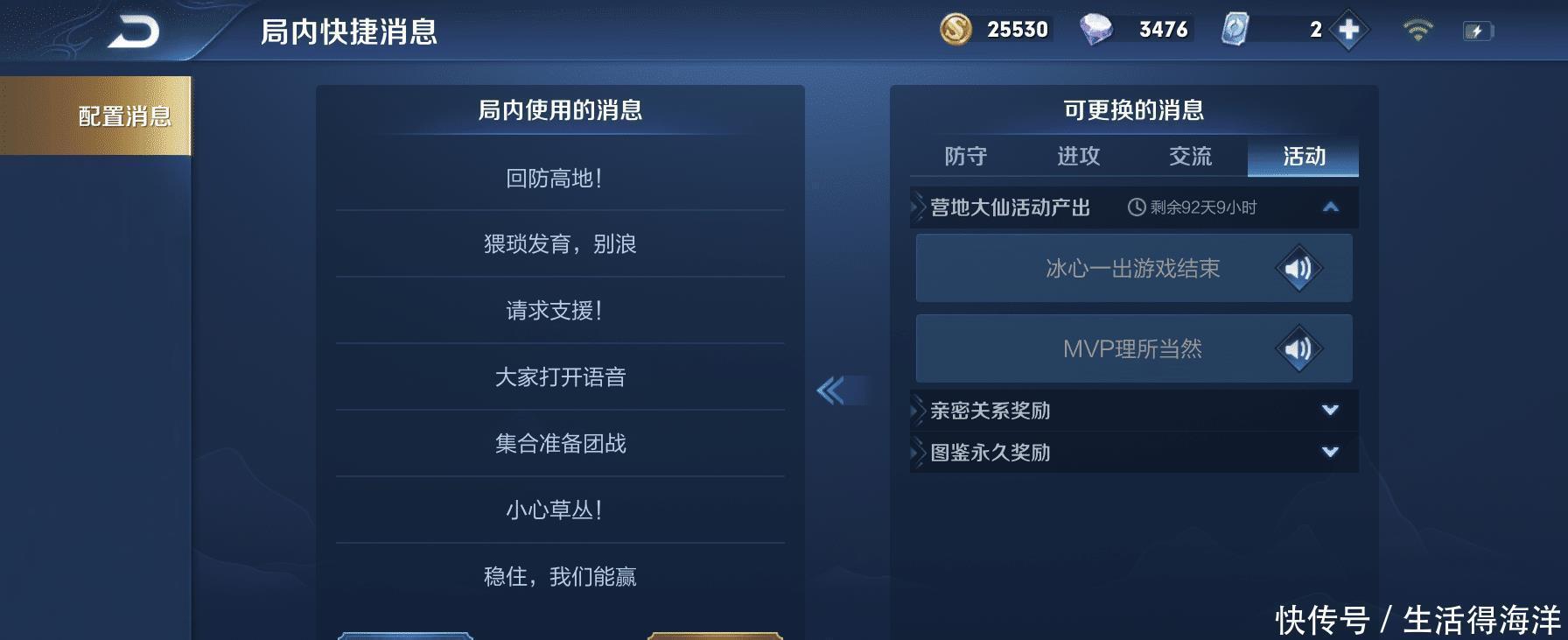This screenshot has height=640, width=1568.
Task: Click the gold coin currency icon
Action: pos(955,29)
